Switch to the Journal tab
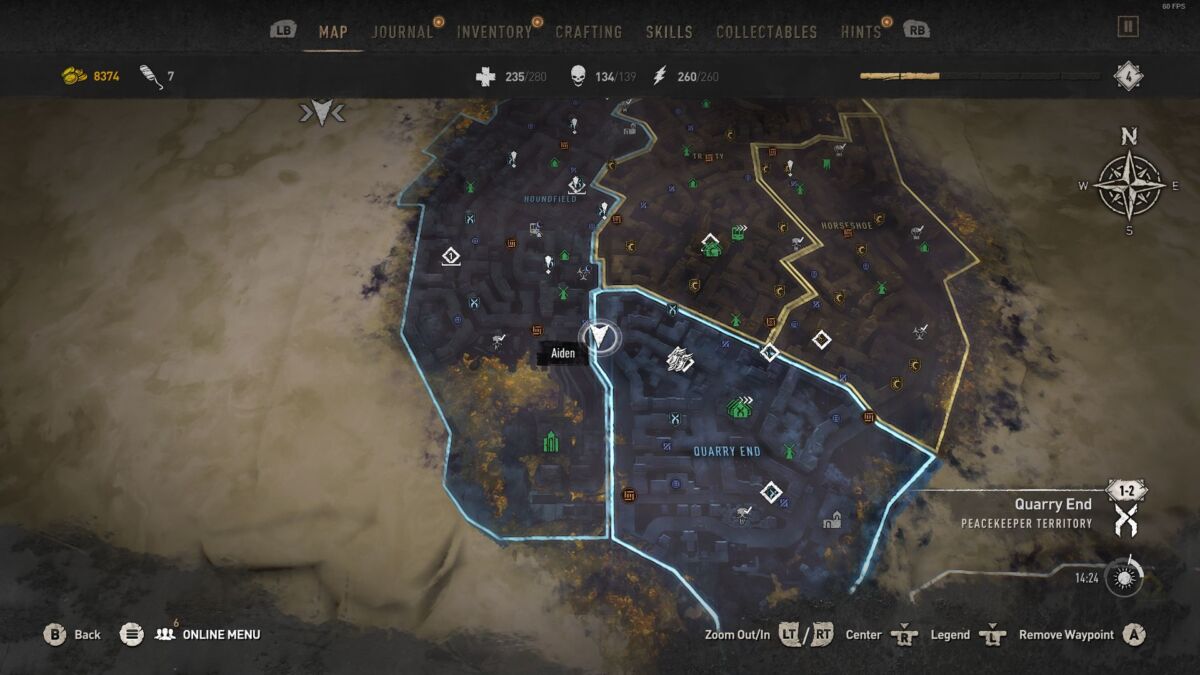 tap(402, 32)
